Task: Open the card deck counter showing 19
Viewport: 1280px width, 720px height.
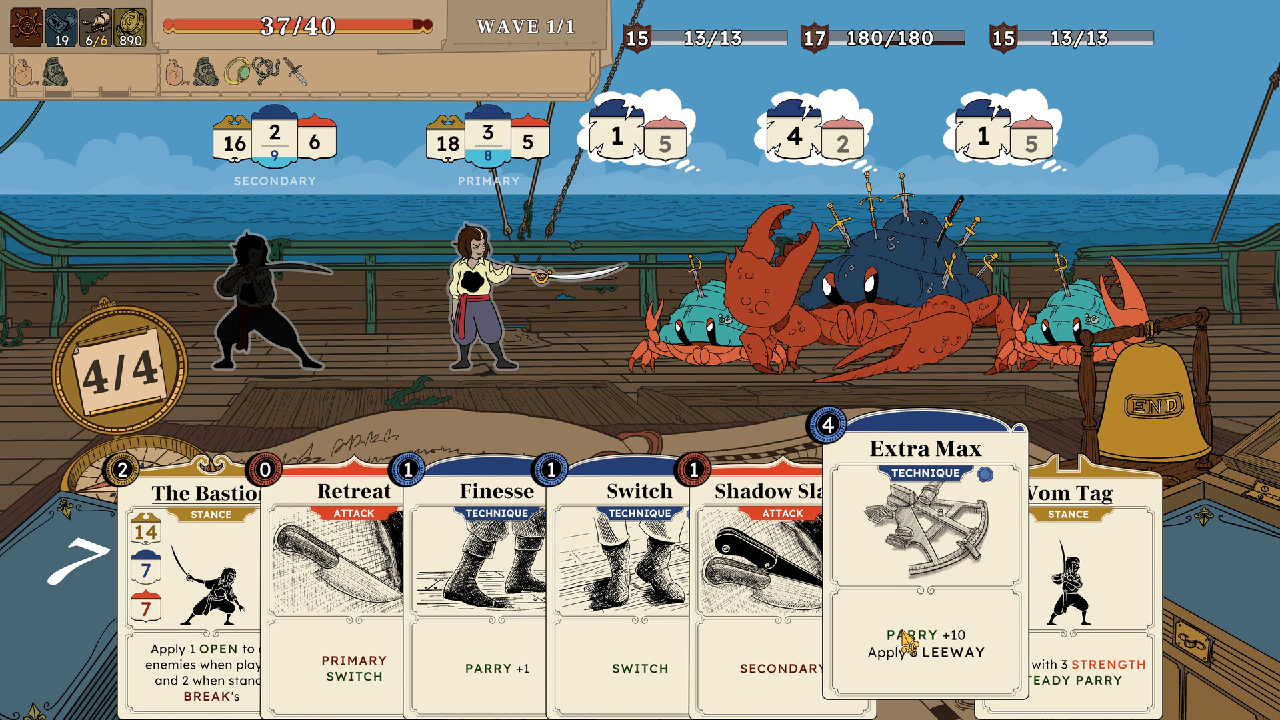Action: (x=60, y=26)
